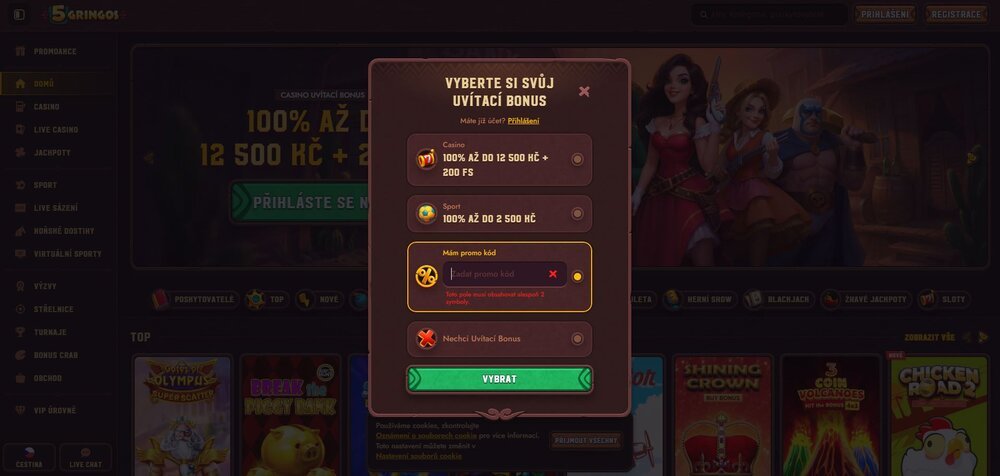Open the Čeština language selector
Viewport: 1000px width, 476px height.
click(28, 458)
